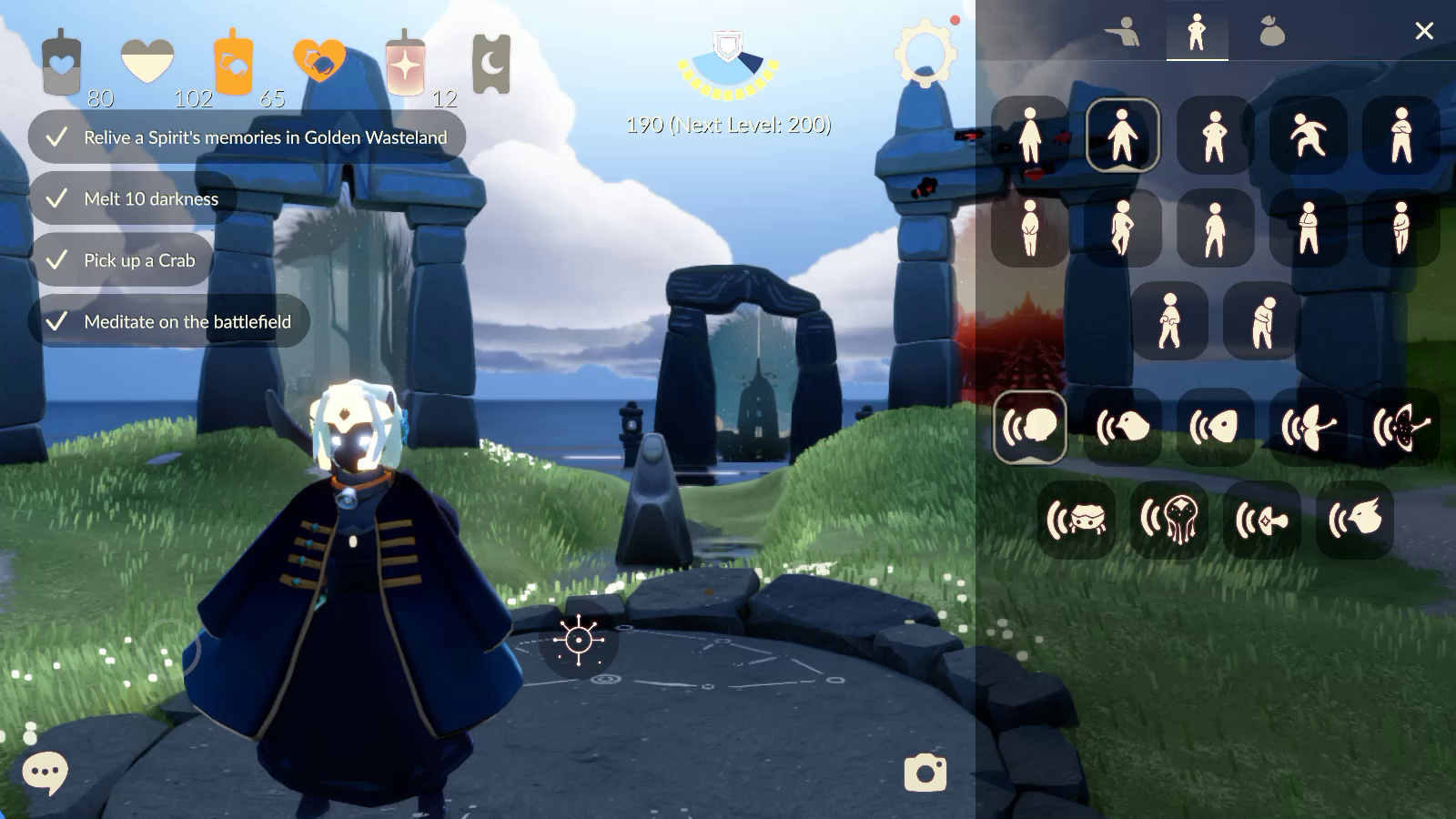Select the crab call sound
This screenshot has width=1456, height=819.
[1077, 520]
